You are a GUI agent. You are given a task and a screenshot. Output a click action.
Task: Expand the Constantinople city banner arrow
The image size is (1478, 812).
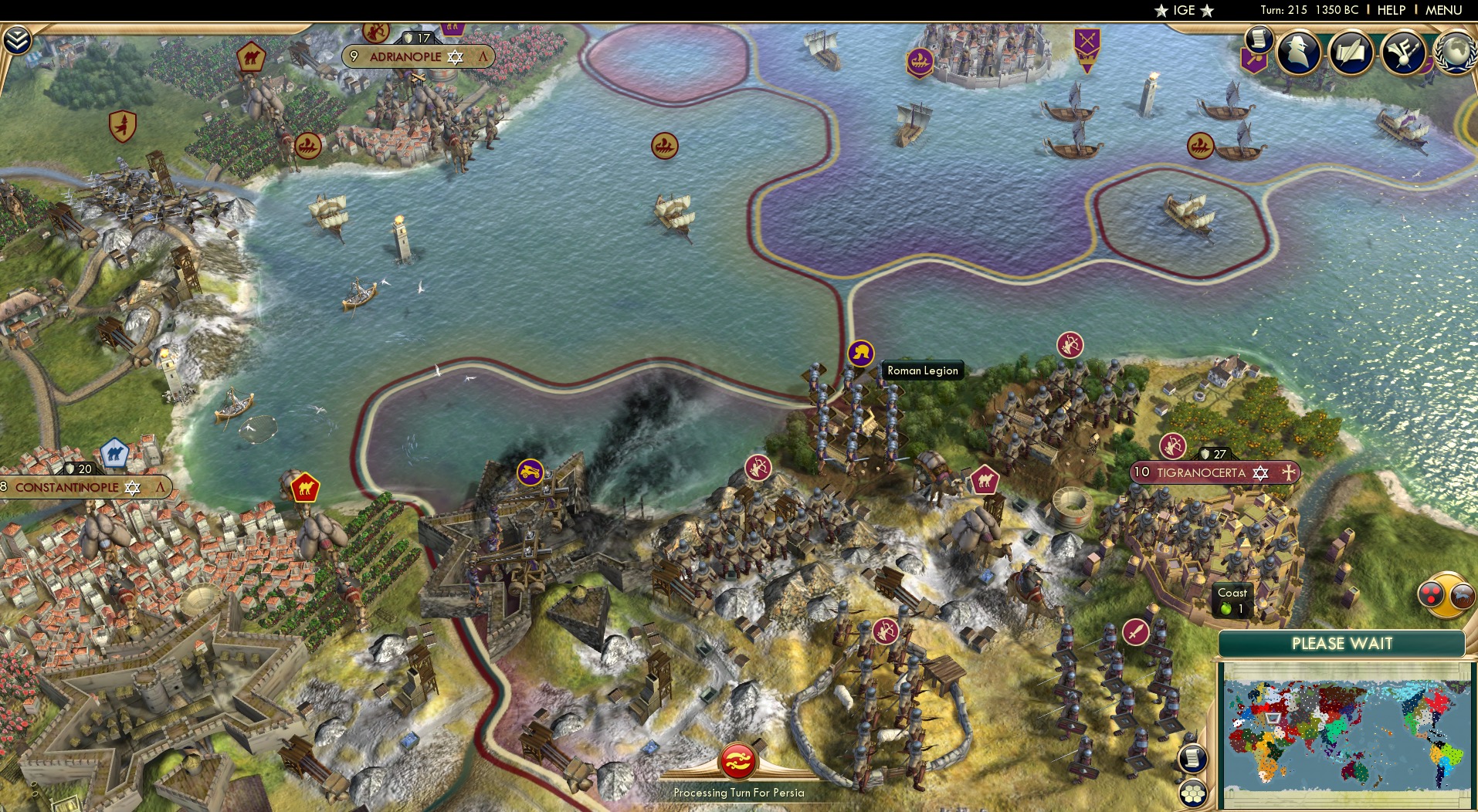[x=161, y=488]
